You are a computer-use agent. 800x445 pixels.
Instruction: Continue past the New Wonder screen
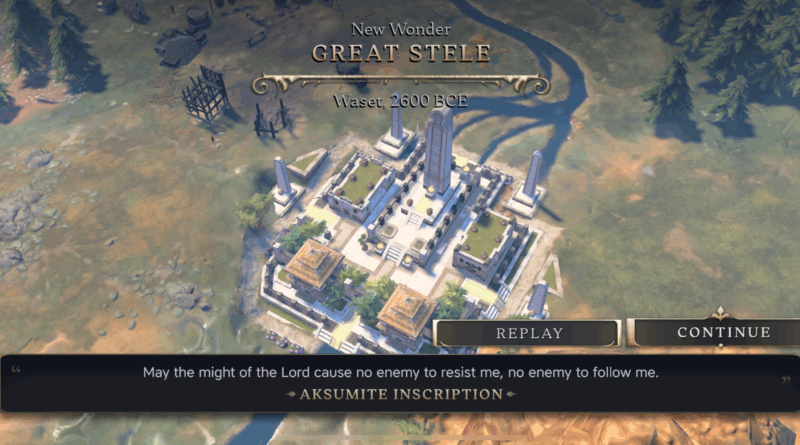[722, 333]
